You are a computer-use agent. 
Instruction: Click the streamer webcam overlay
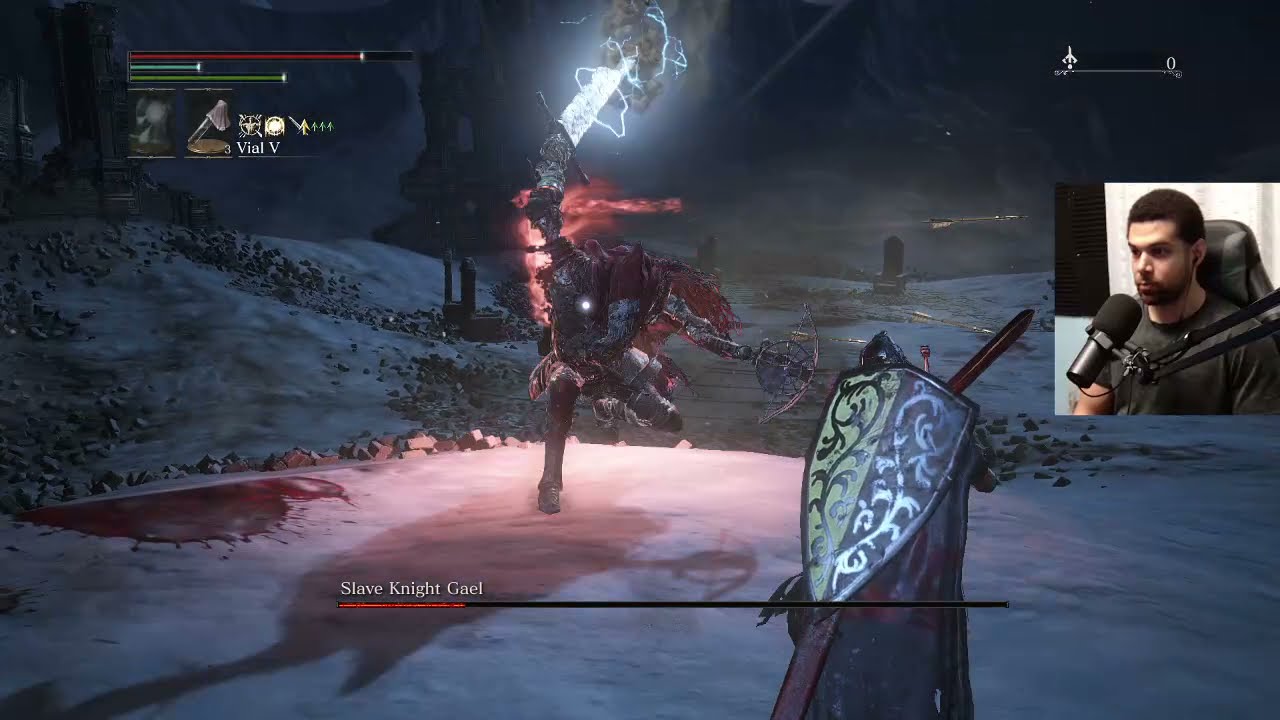pos(1166,298)
